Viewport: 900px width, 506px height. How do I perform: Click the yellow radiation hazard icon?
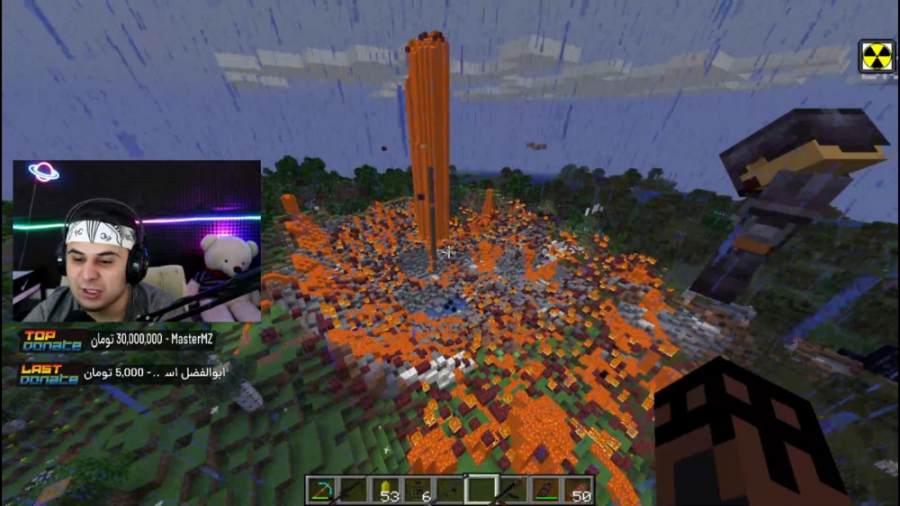877,56
